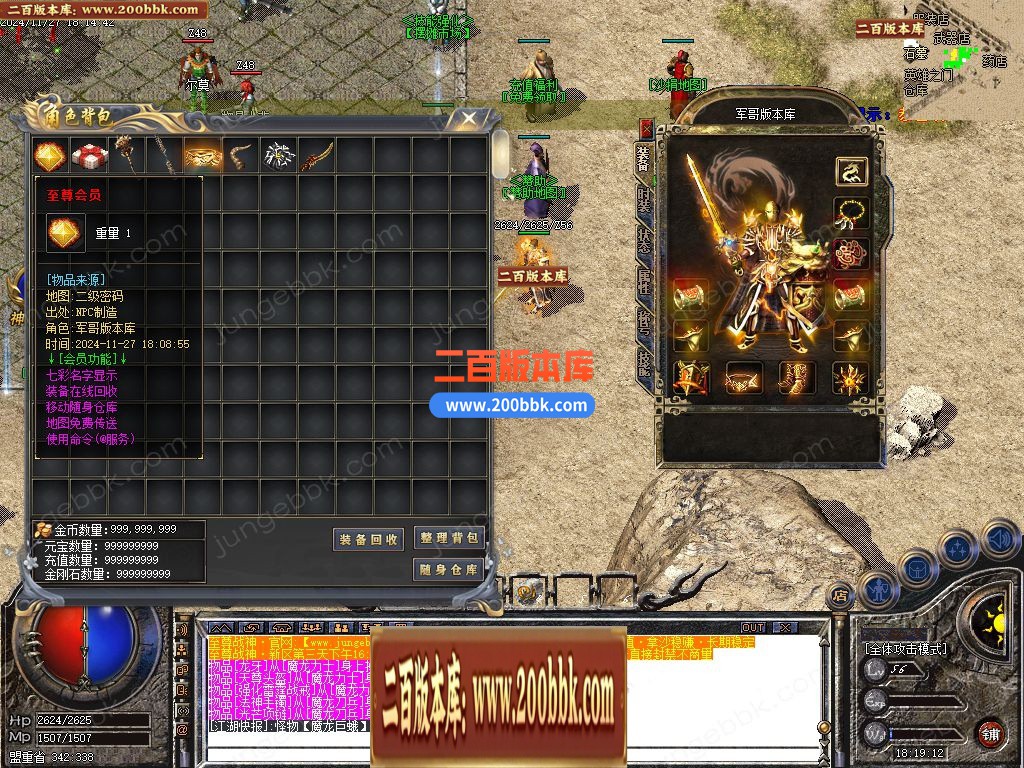Select the red gift box item

[89, 156]
